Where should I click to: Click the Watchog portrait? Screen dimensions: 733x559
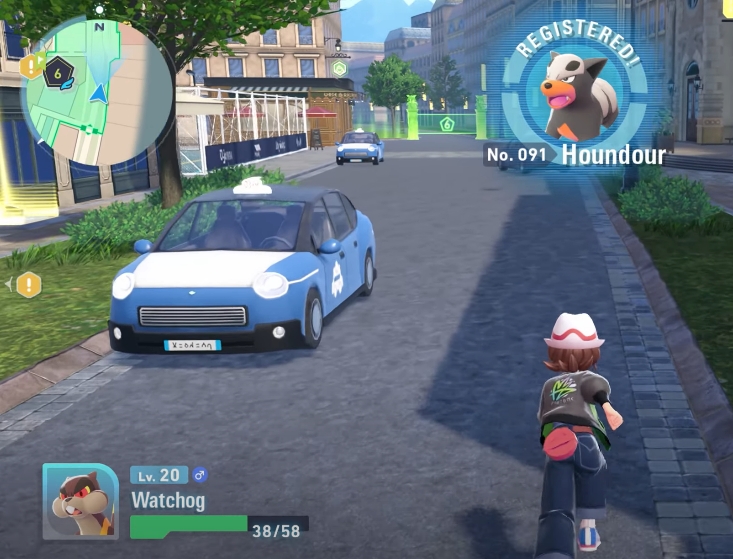80,501
